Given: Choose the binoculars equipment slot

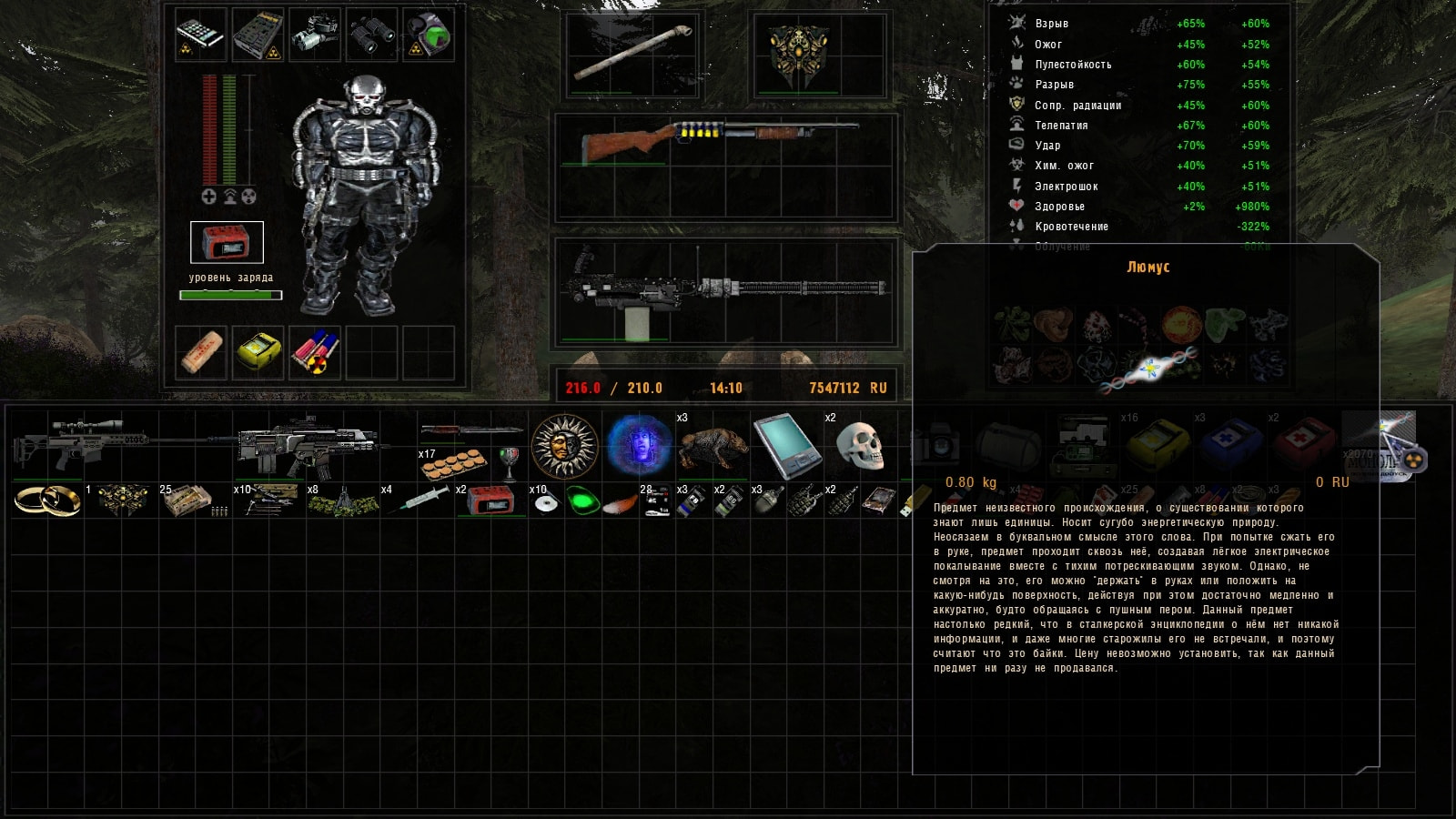Looking at the screenshot, I should pos(371,35).
